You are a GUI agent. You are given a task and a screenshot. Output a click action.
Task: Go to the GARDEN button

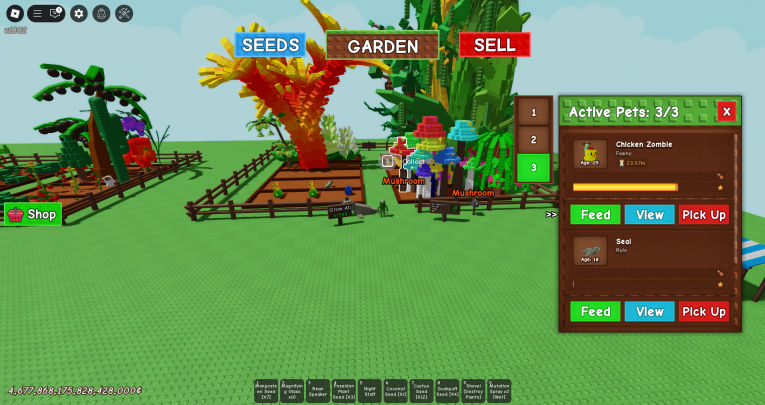pos(382,46)
